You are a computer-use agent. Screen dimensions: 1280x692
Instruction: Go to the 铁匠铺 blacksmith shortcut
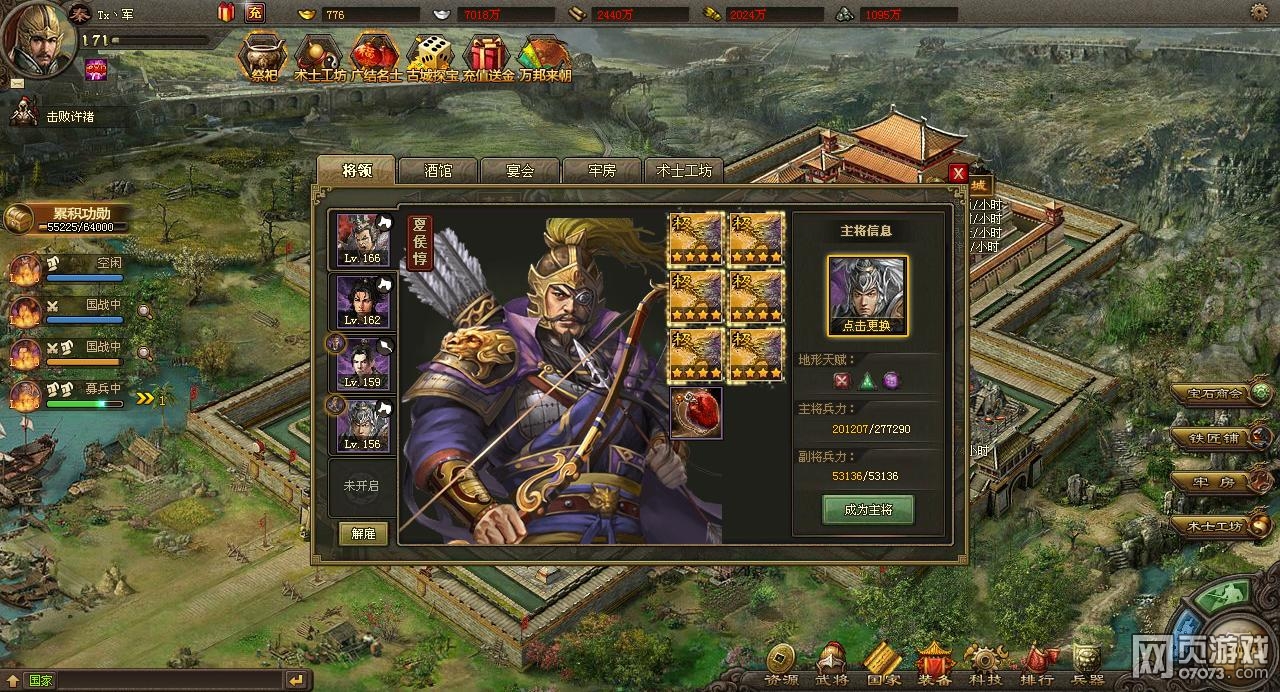click(1217, 437)
